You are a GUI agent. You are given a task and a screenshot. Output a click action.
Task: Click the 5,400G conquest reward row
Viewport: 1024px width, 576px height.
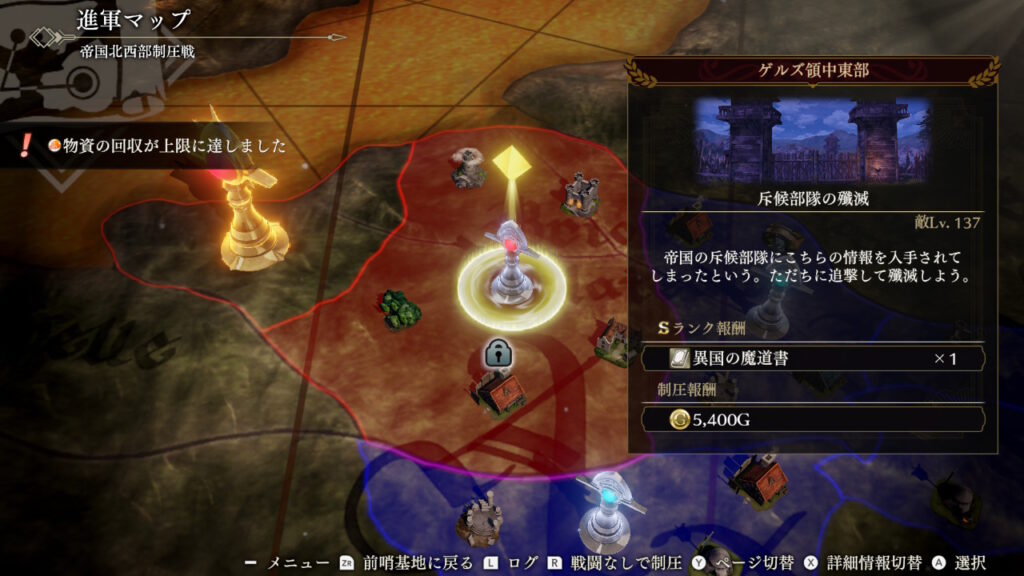point(812,419)
